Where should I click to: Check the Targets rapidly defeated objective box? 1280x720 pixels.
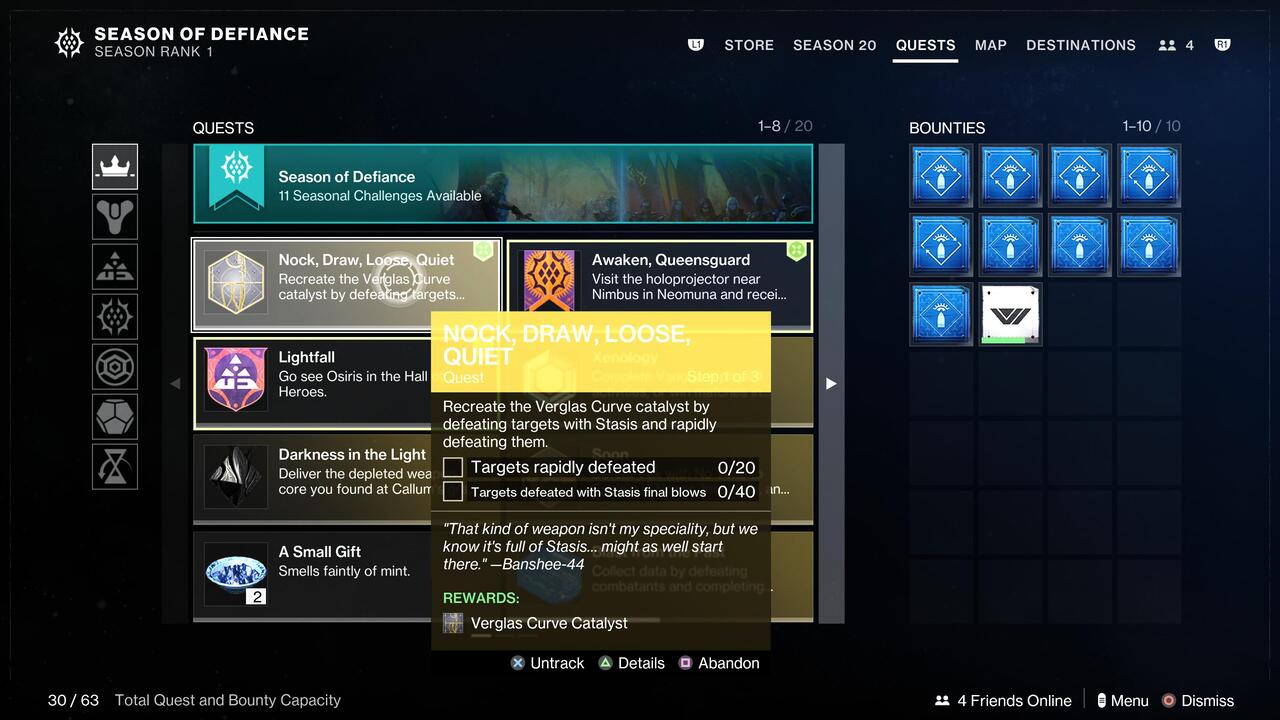pyautogui.click(x=452, y=467)
